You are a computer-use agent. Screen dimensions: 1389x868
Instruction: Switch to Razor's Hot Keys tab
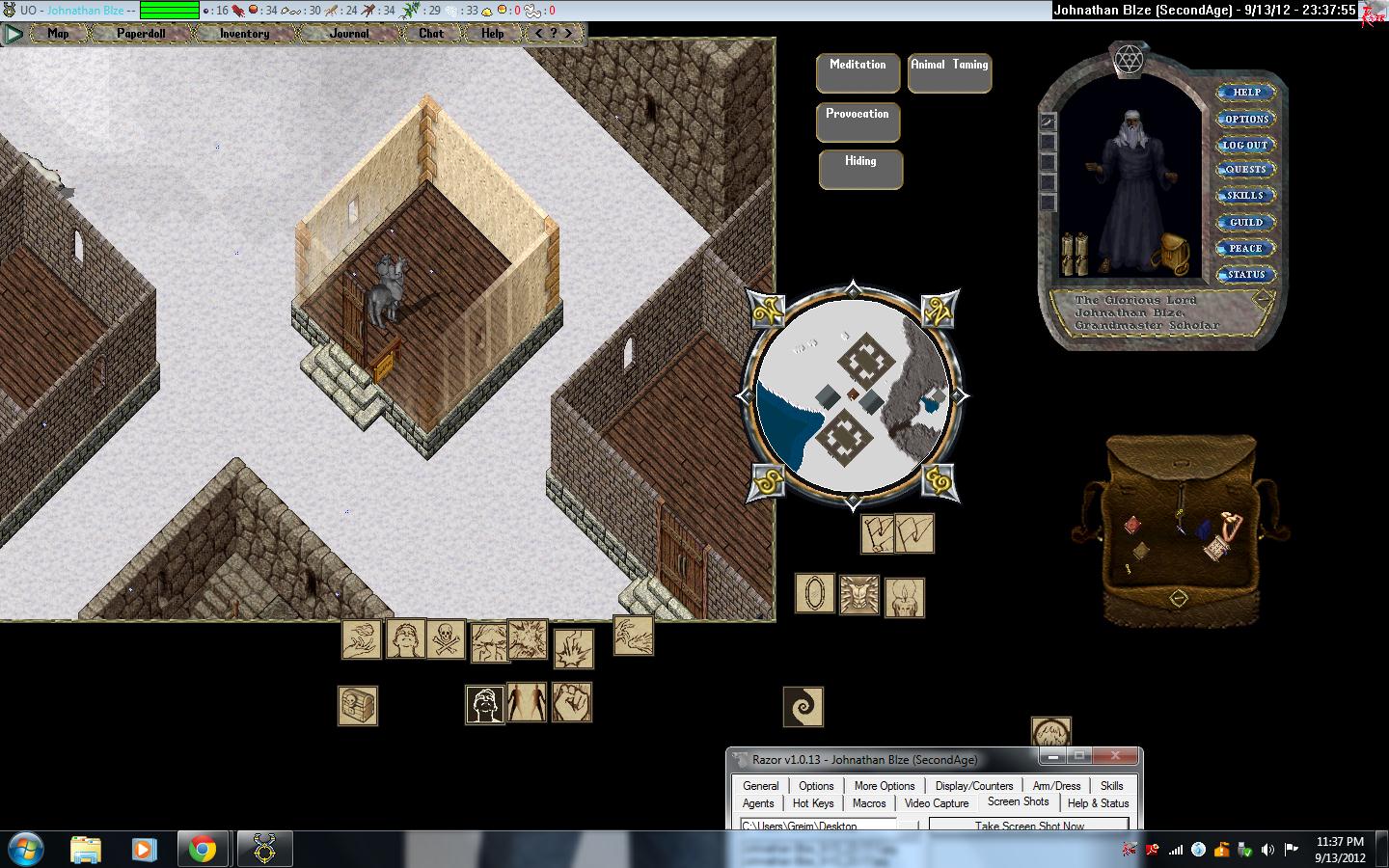pos(813,803)
